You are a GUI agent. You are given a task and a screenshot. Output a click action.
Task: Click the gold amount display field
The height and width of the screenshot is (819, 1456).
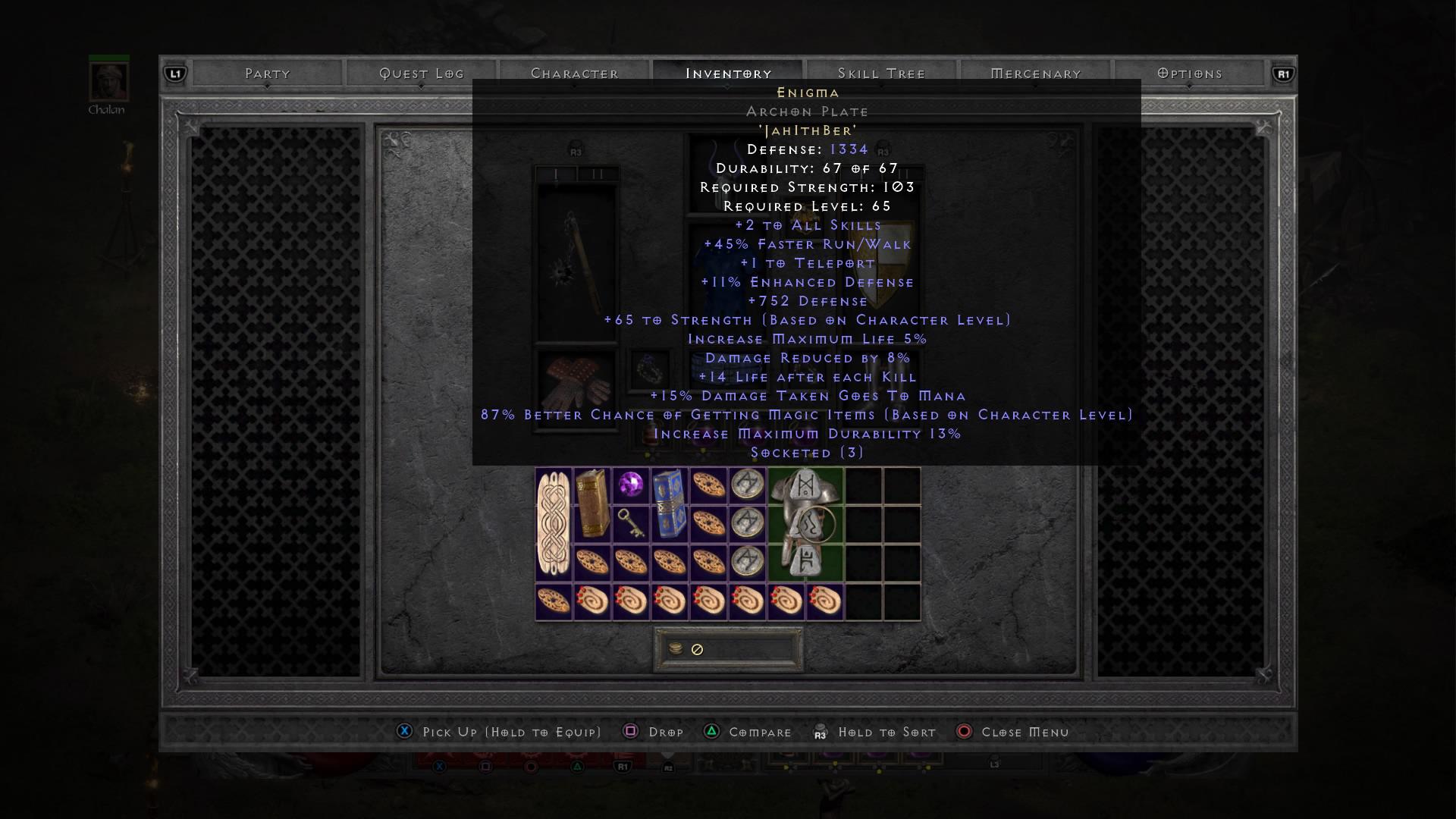728,649
